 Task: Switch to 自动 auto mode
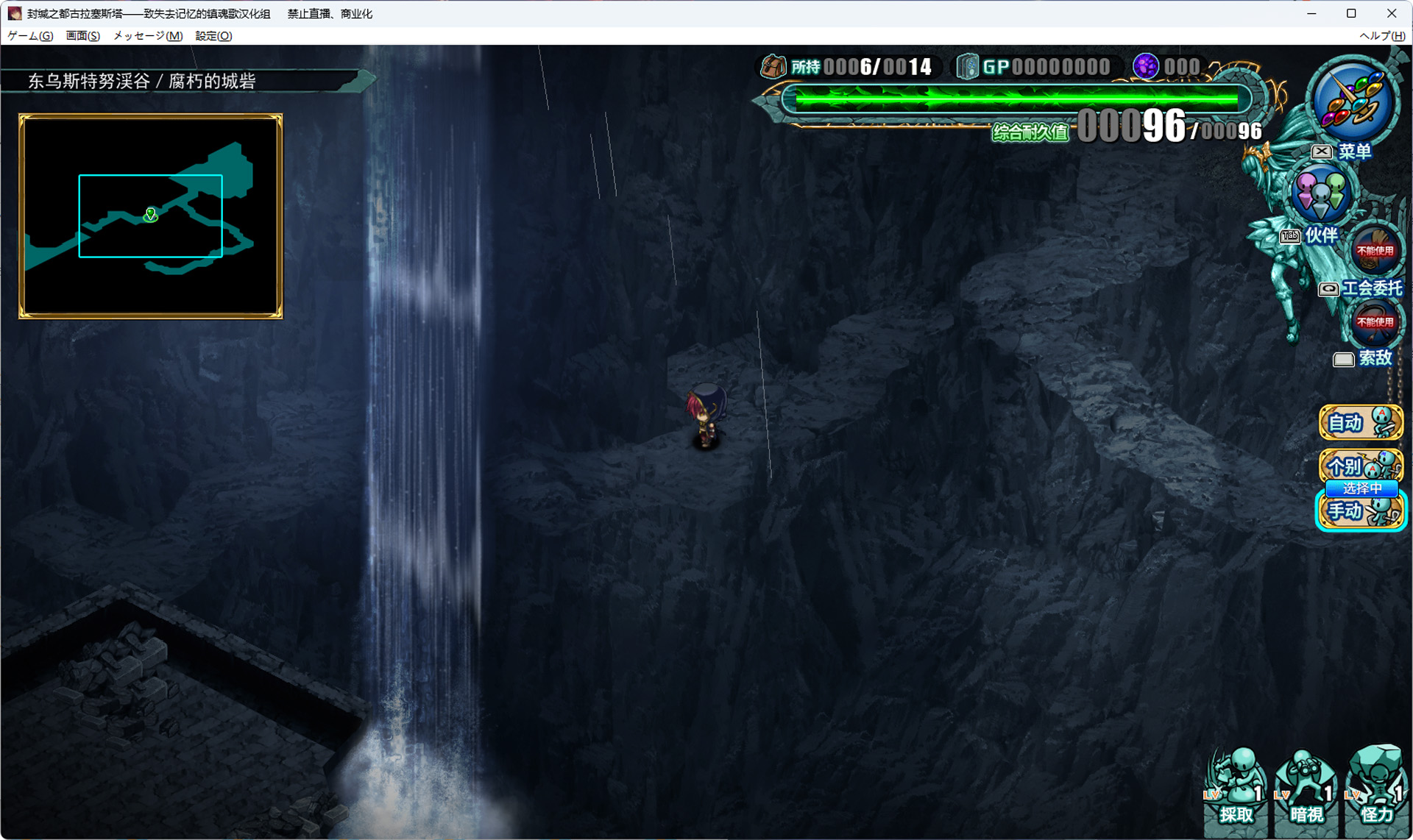pos(1360,423)
